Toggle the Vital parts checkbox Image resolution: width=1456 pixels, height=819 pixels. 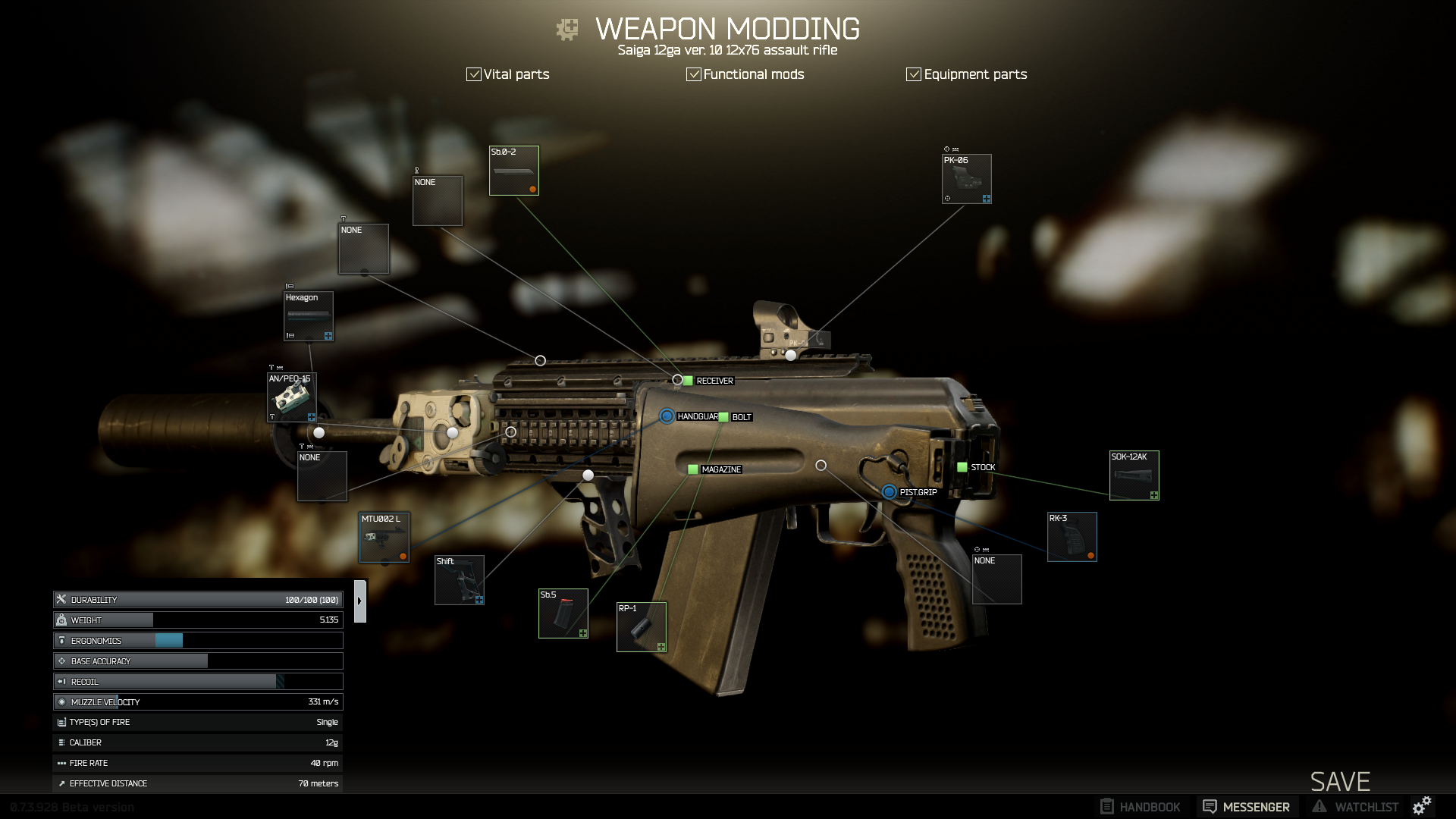point(474,74)
